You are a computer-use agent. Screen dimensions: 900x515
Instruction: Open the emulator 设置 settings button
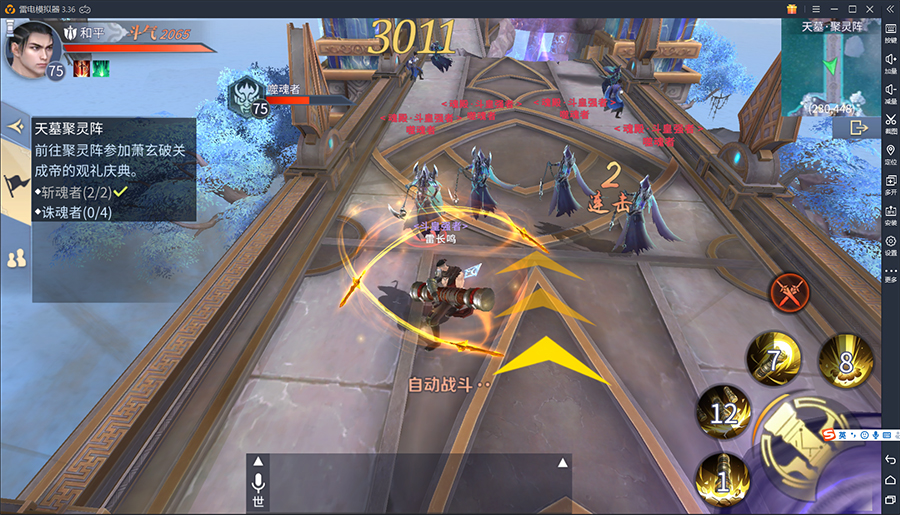click(890, 246)
